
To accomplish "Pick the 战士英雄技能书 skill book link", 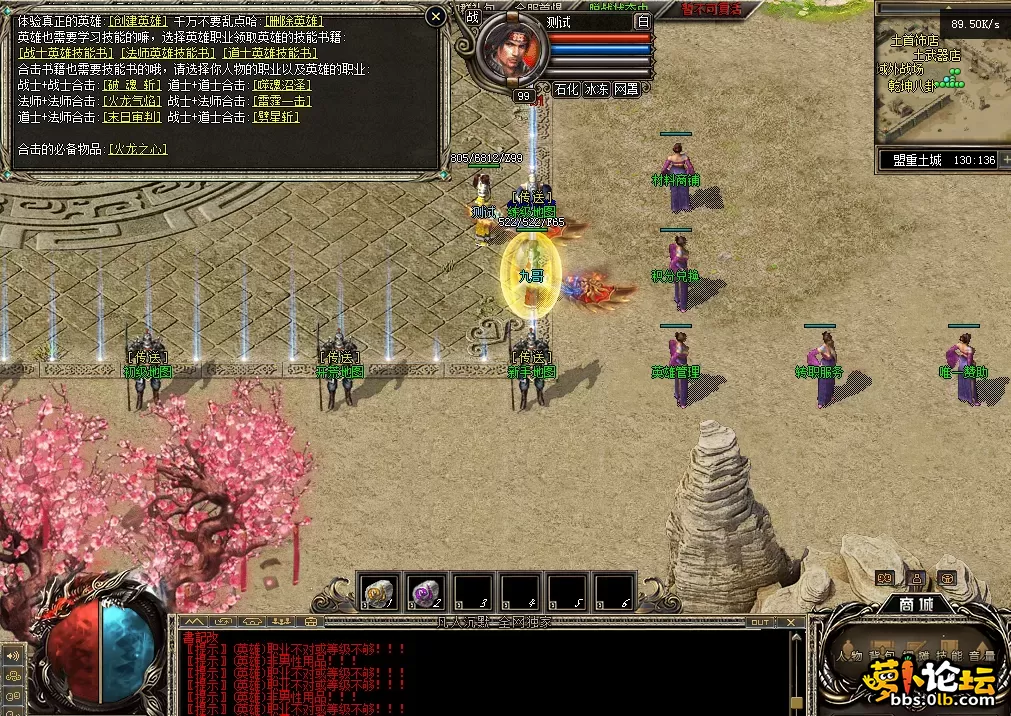I will [66, 53].
